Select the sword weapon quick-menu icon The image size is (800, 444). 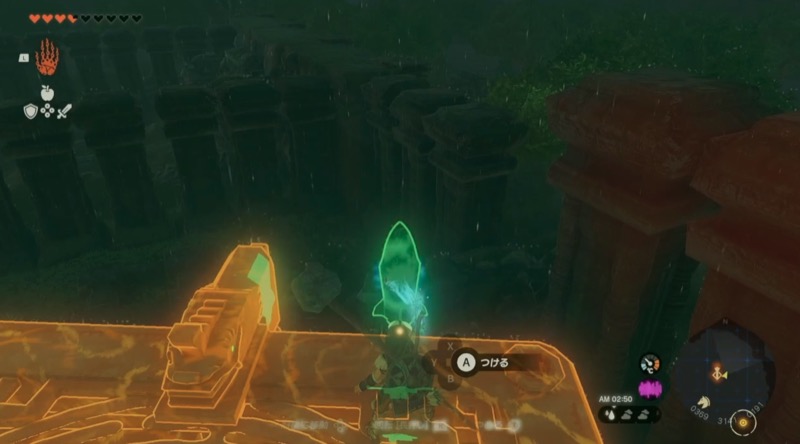[64, 110]
